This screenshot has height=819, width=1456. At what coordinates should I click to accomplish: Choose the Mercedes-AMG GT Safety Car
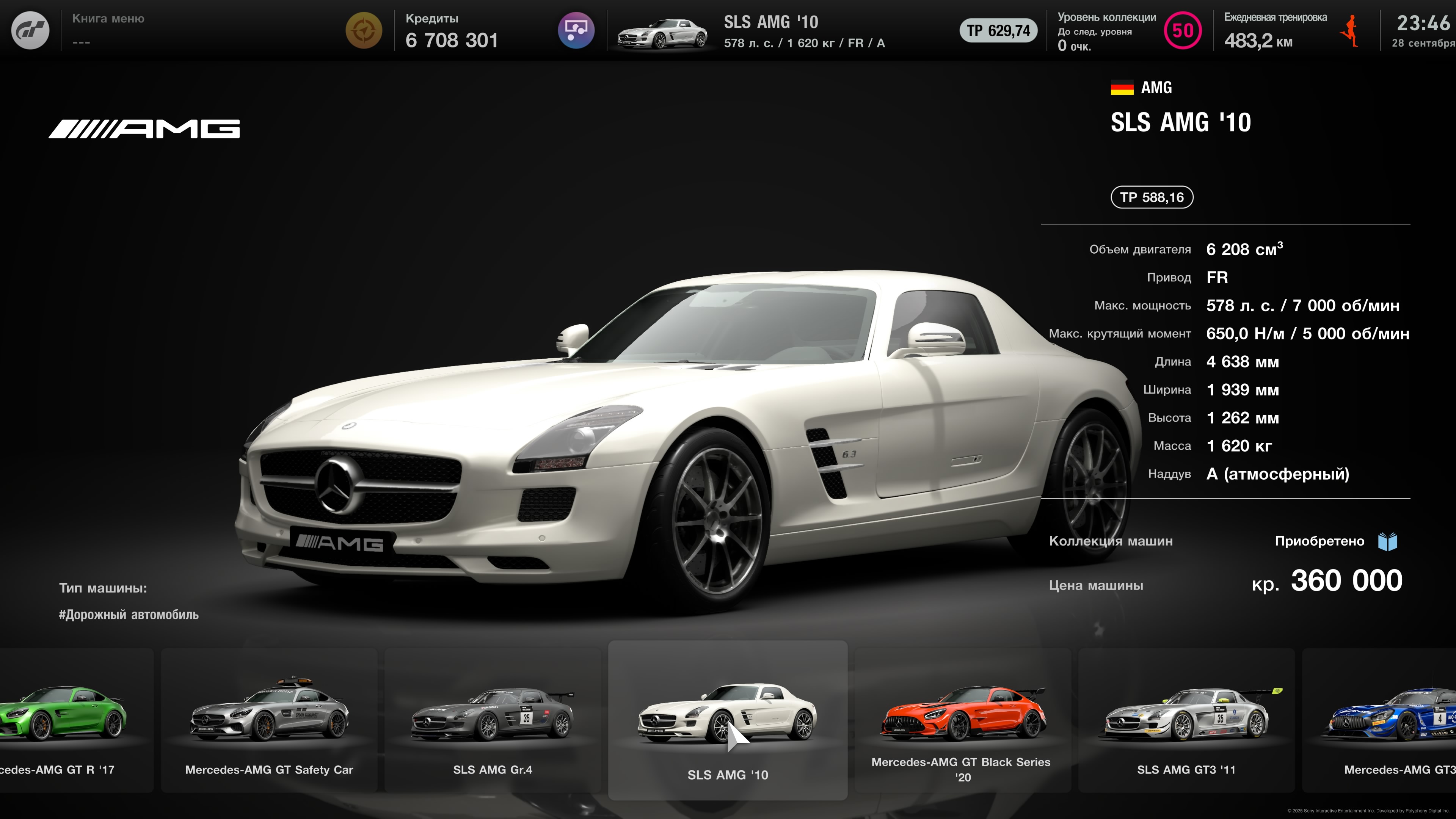pyautogui.click(x=269, y=720)
